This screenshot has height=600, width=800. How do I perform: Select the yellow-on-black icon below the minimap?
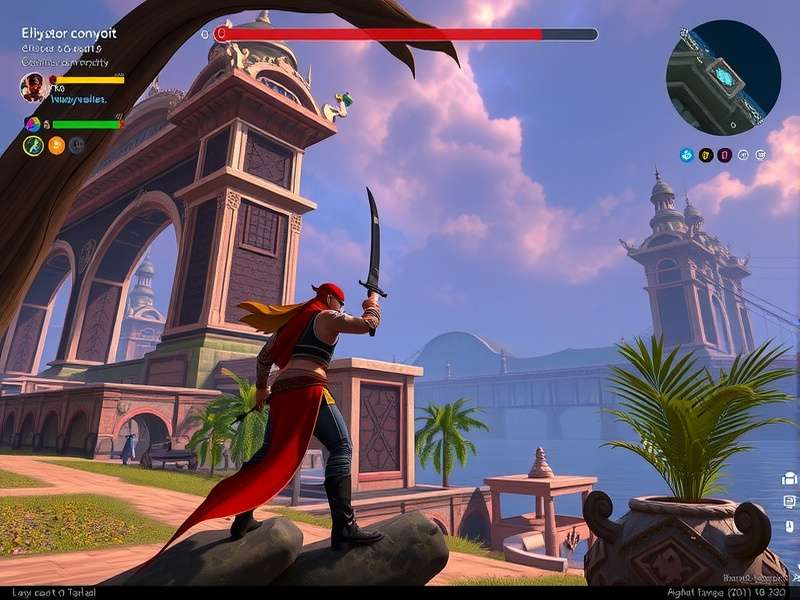coord(705,155)
